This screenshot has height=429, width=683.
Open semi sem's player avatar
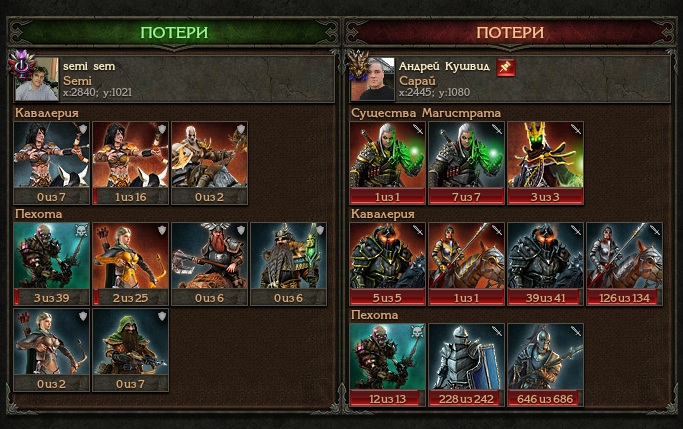(36, 79)
